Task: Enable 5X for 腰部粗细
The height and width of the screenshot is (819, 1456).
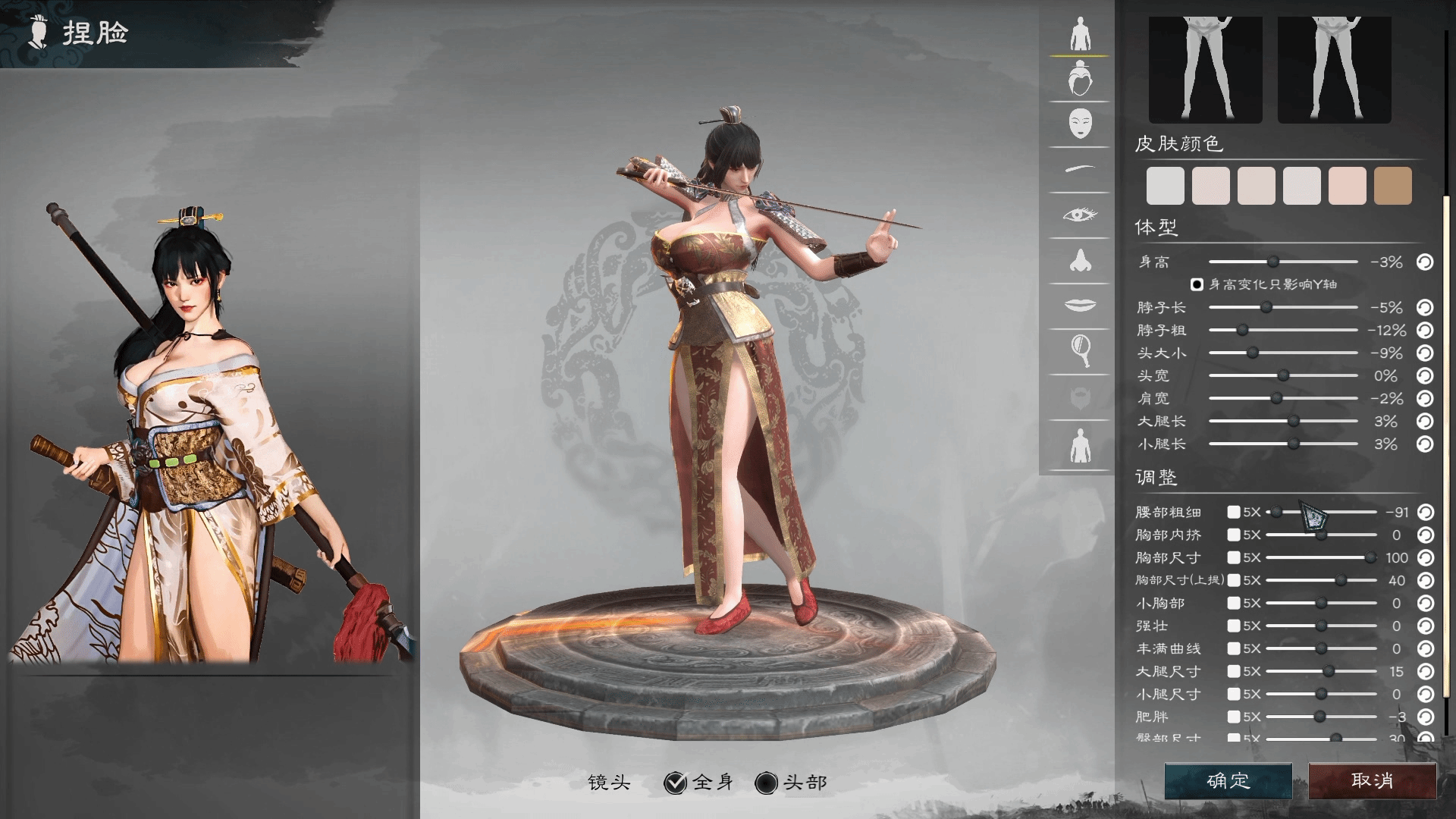Action: coord(1234,513)
